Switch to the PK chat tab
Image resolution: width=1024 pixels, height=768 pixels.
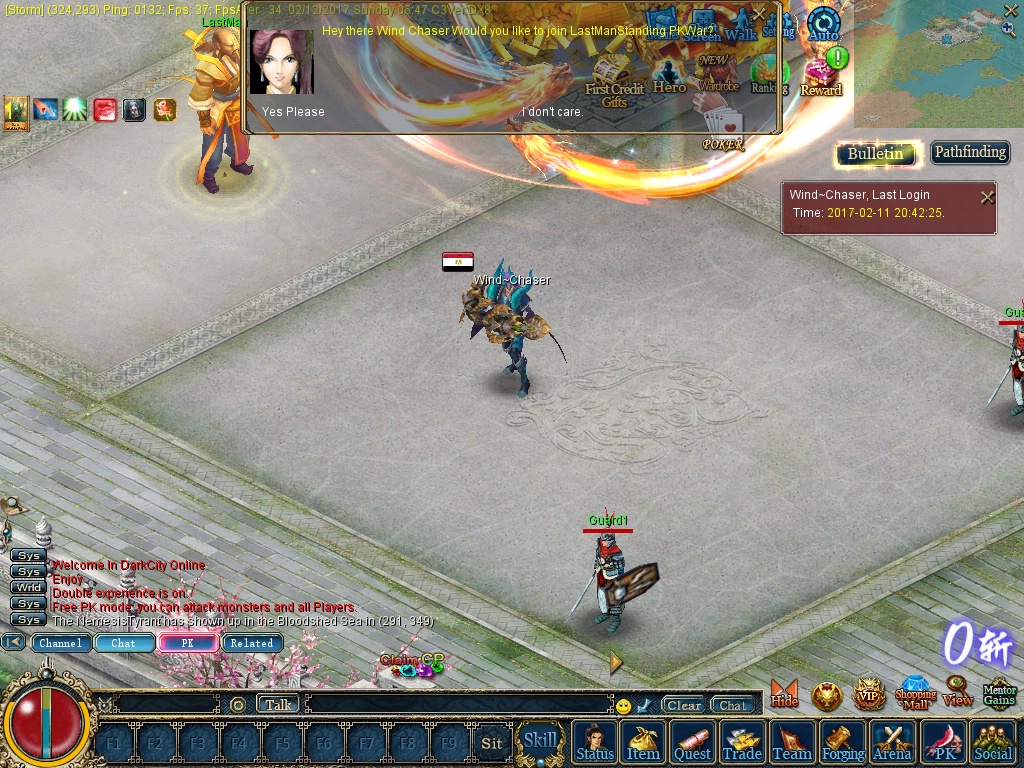pos(187,643)
